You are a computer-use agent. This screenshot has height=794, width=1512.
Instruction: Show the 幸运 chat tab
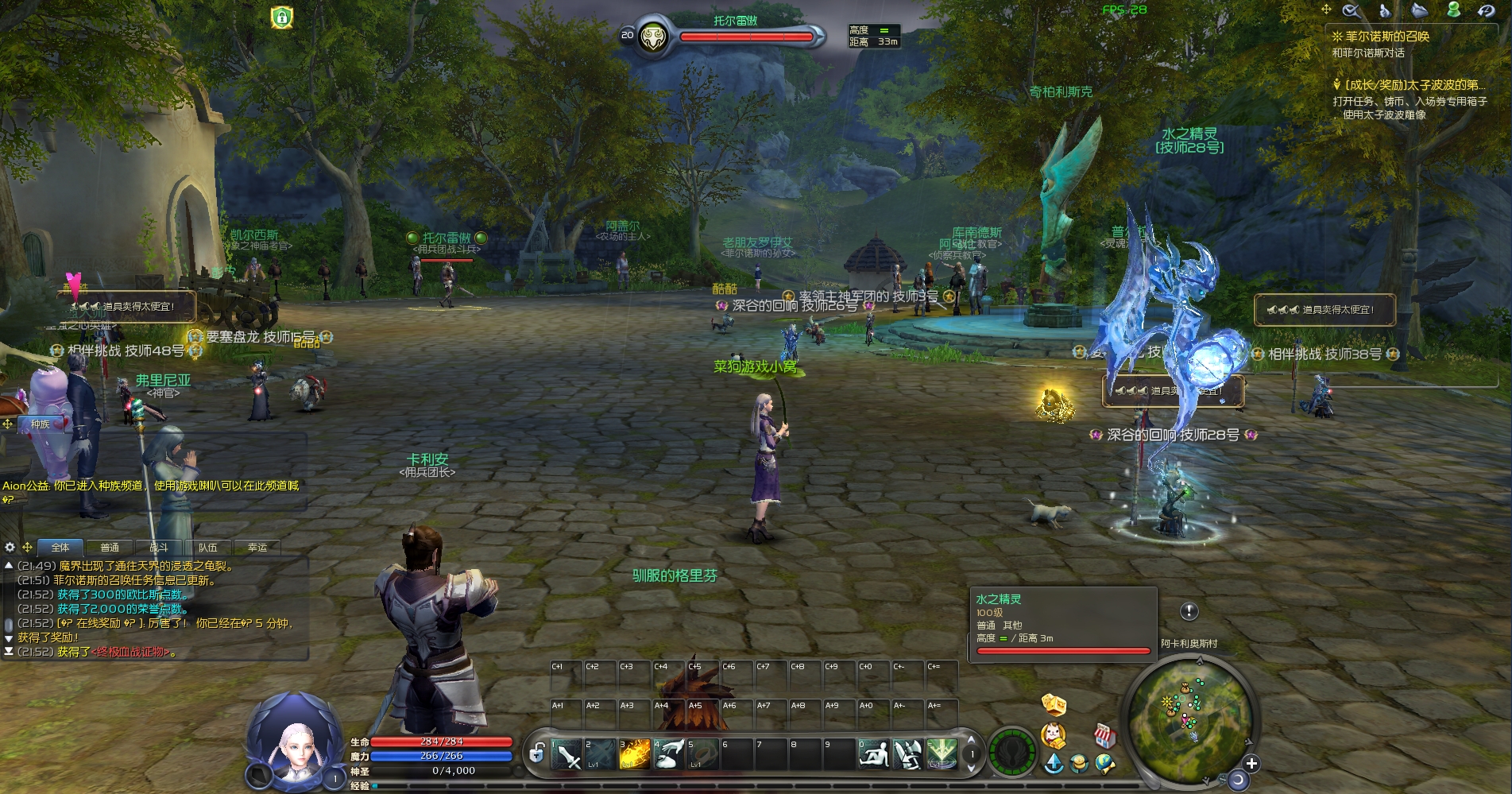tap(257, 548)
